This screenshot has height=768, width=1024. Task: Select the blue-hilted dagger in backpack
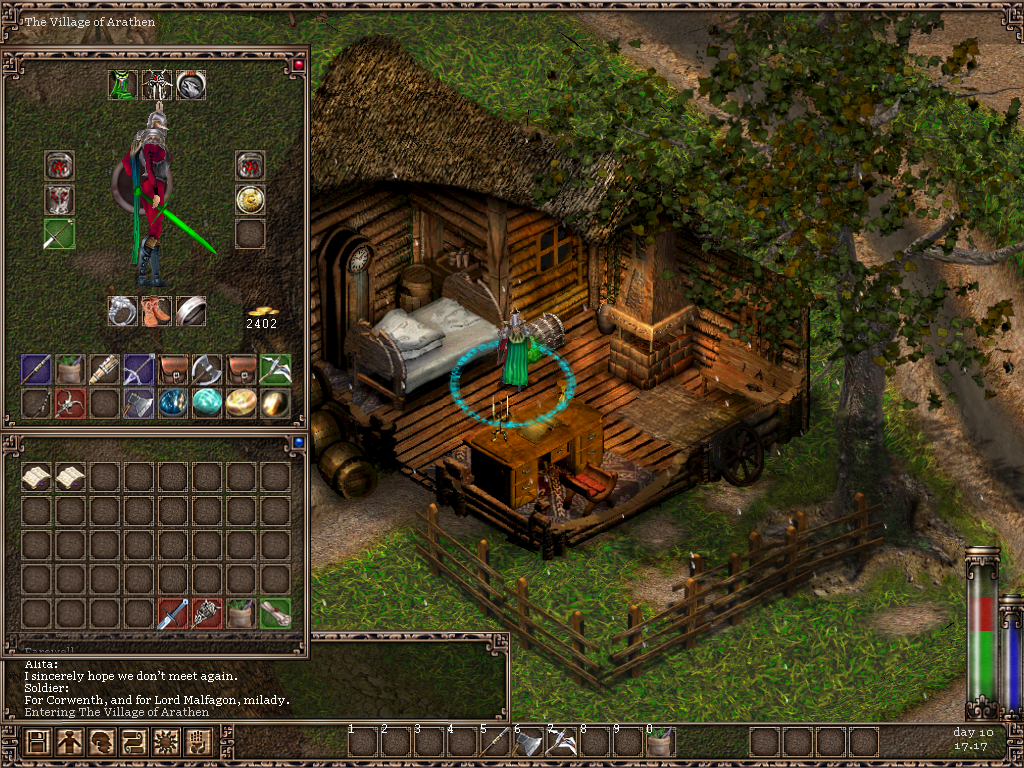173,613
